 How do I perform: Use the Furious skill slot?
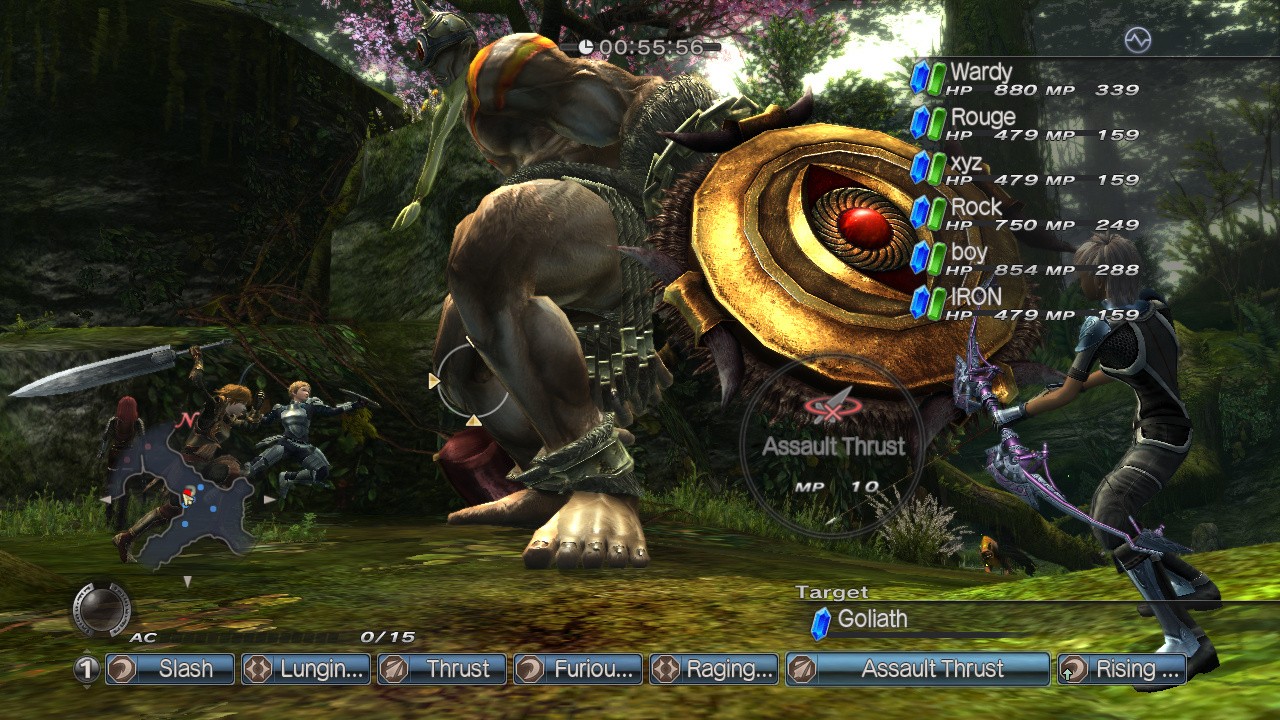578,669
